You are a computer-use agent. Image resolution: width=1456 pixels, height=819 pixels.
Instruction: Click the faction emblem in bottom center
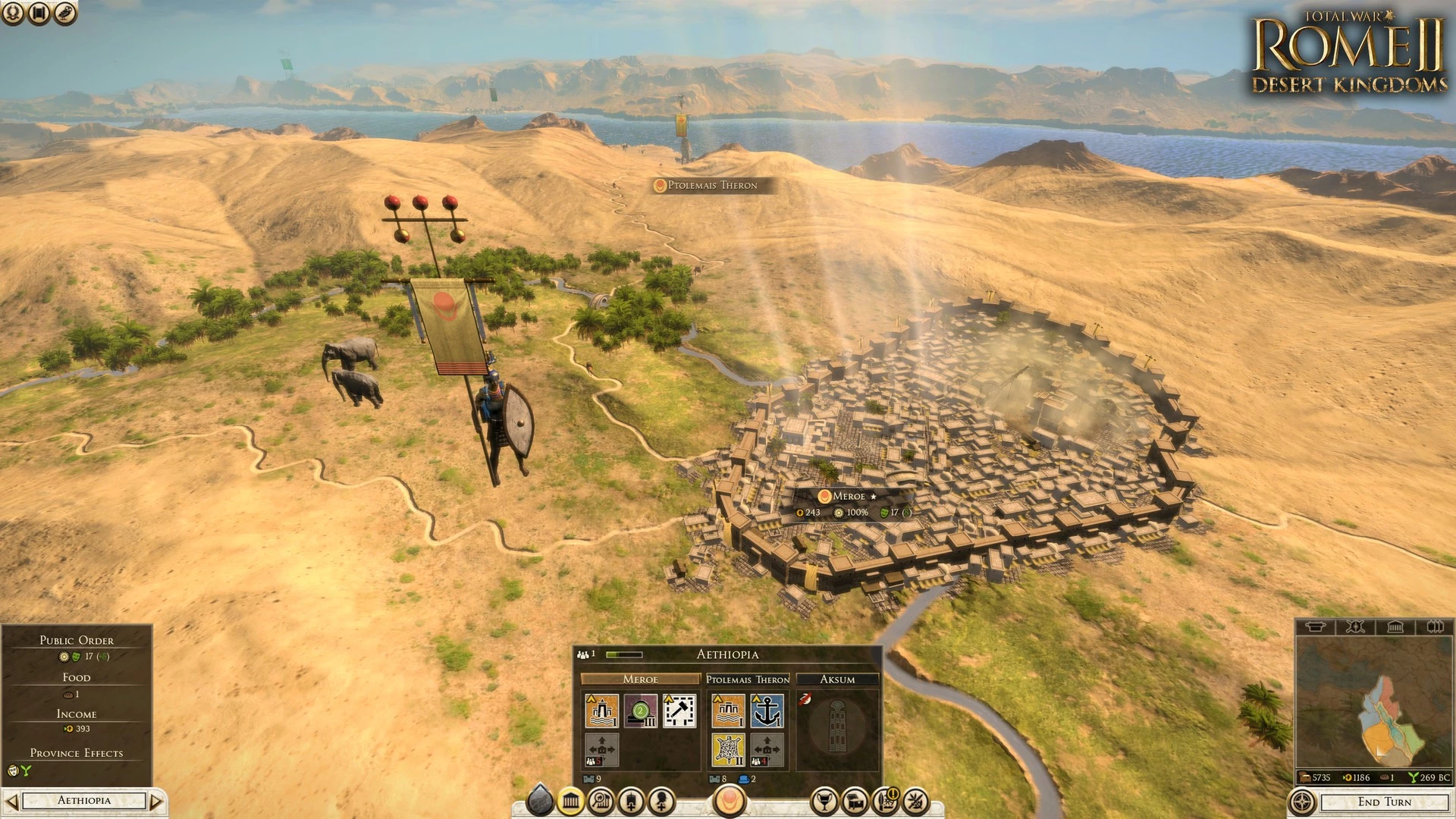click(730, 799)
